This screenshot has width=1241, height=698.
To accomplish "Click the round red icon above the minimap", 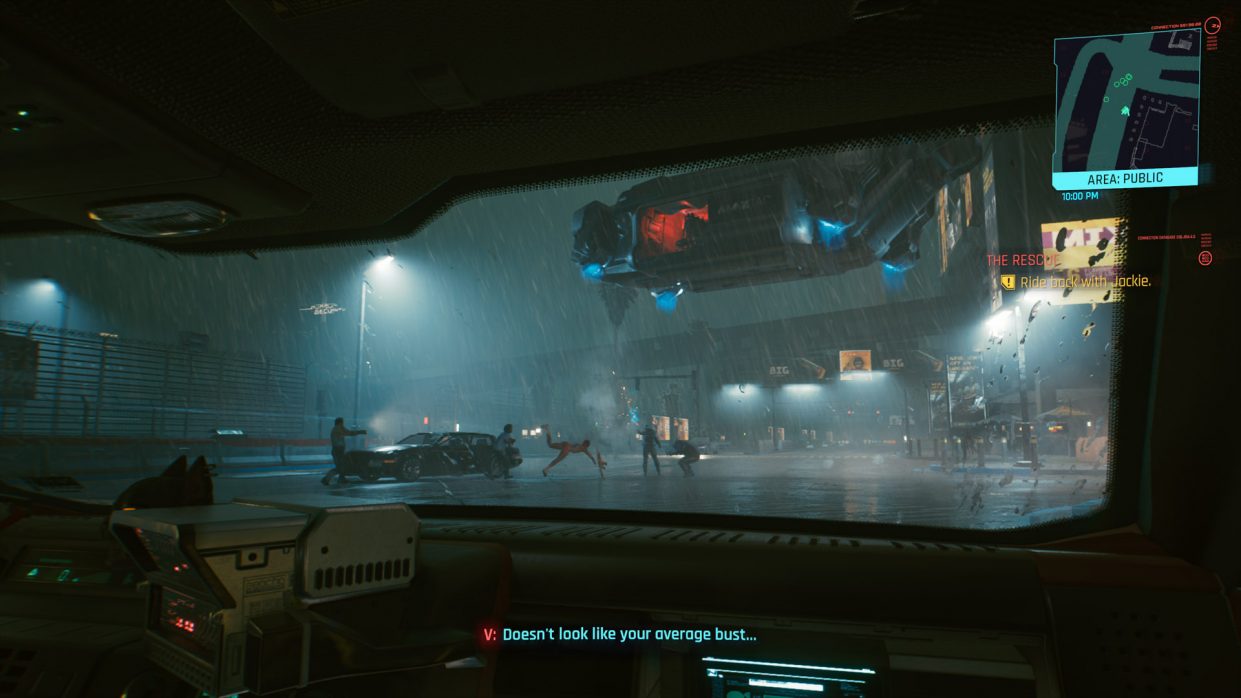I will (x=1213, y=26).
